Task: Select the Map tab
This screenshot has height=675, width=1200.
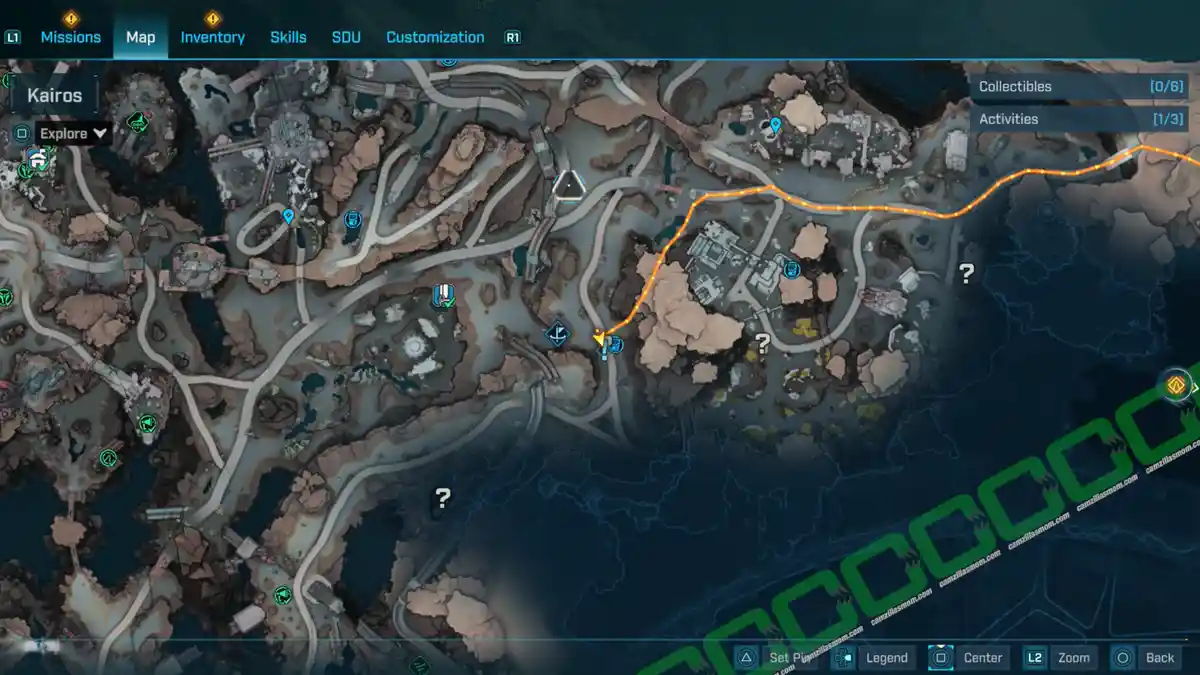Action: (140, 37)
